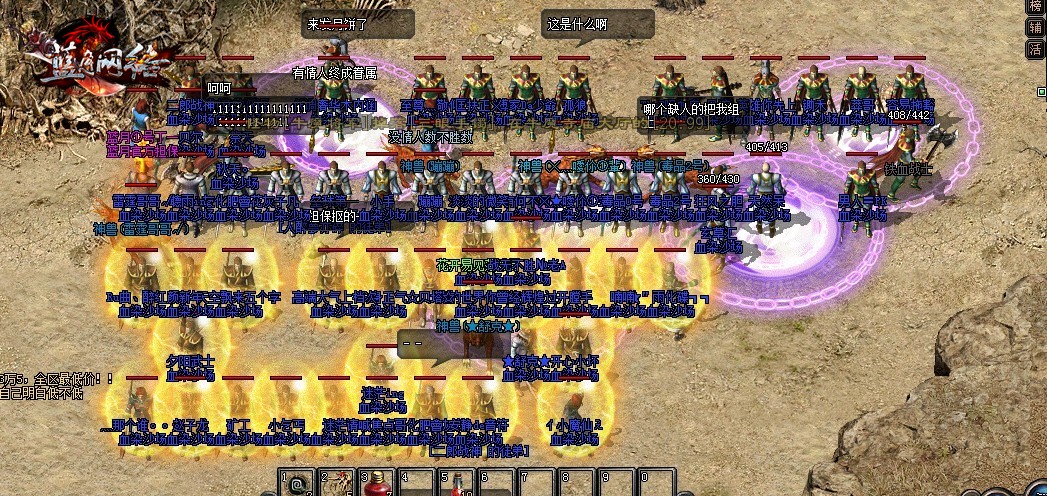Use the large red potion in slot 3

point(376,486)
